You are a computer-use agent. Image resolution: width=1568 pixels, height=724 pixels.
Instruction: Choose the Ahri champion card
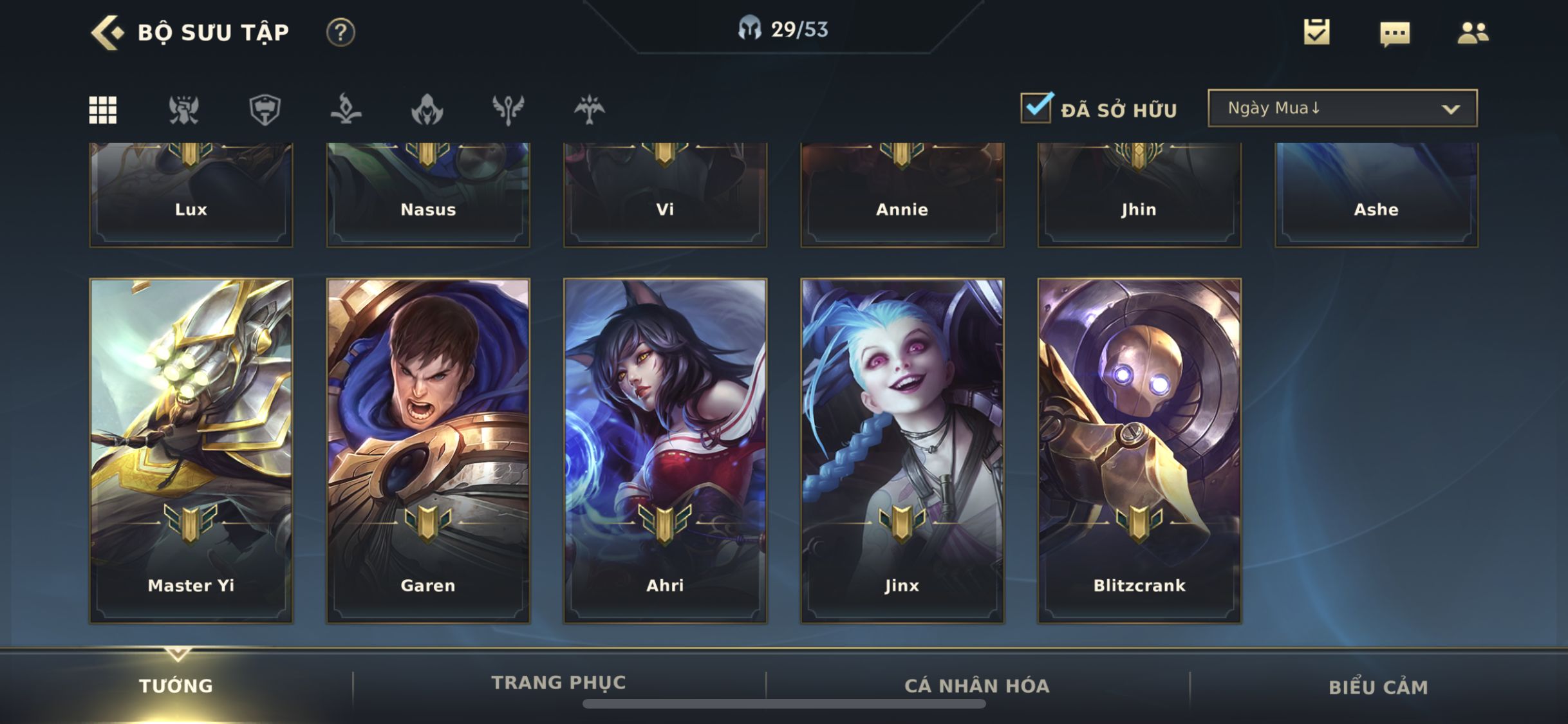click(x=665, y=450)
